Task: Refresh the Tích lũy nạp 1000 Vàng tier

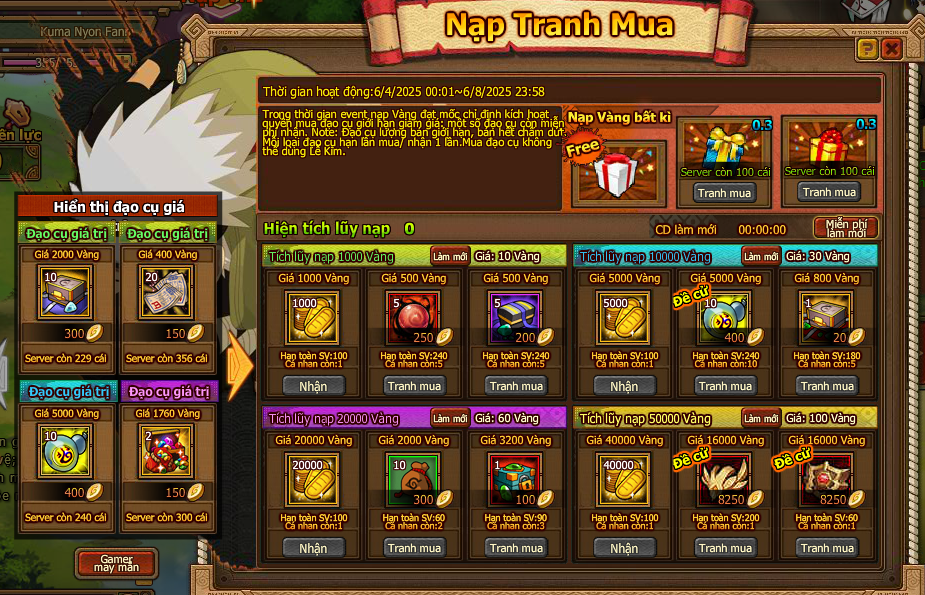Action: point(450,256)
